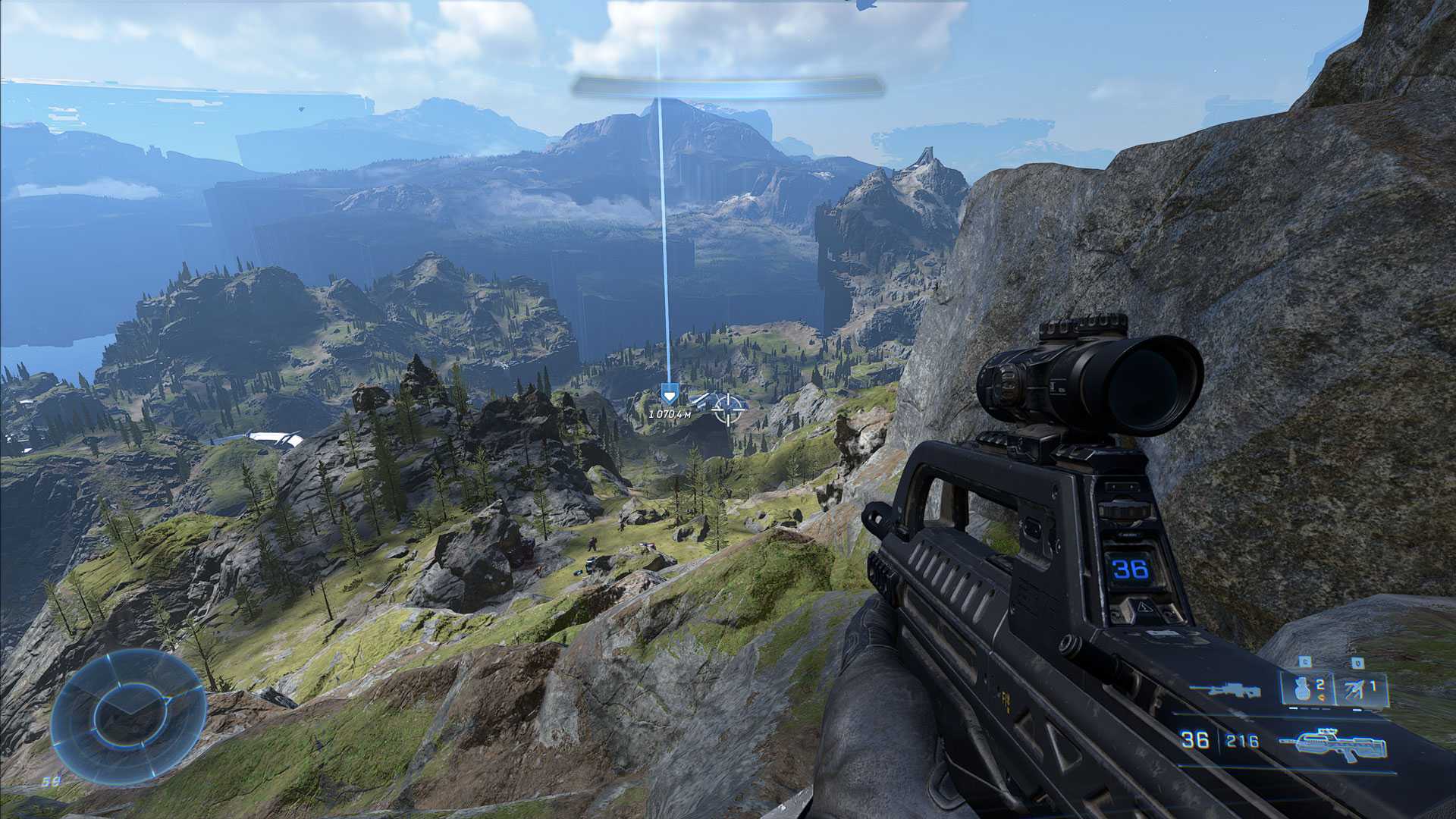Select the blue objective waypoint marker
The width and height of the screenshot is (1456, 819).
tap(668, 395)
